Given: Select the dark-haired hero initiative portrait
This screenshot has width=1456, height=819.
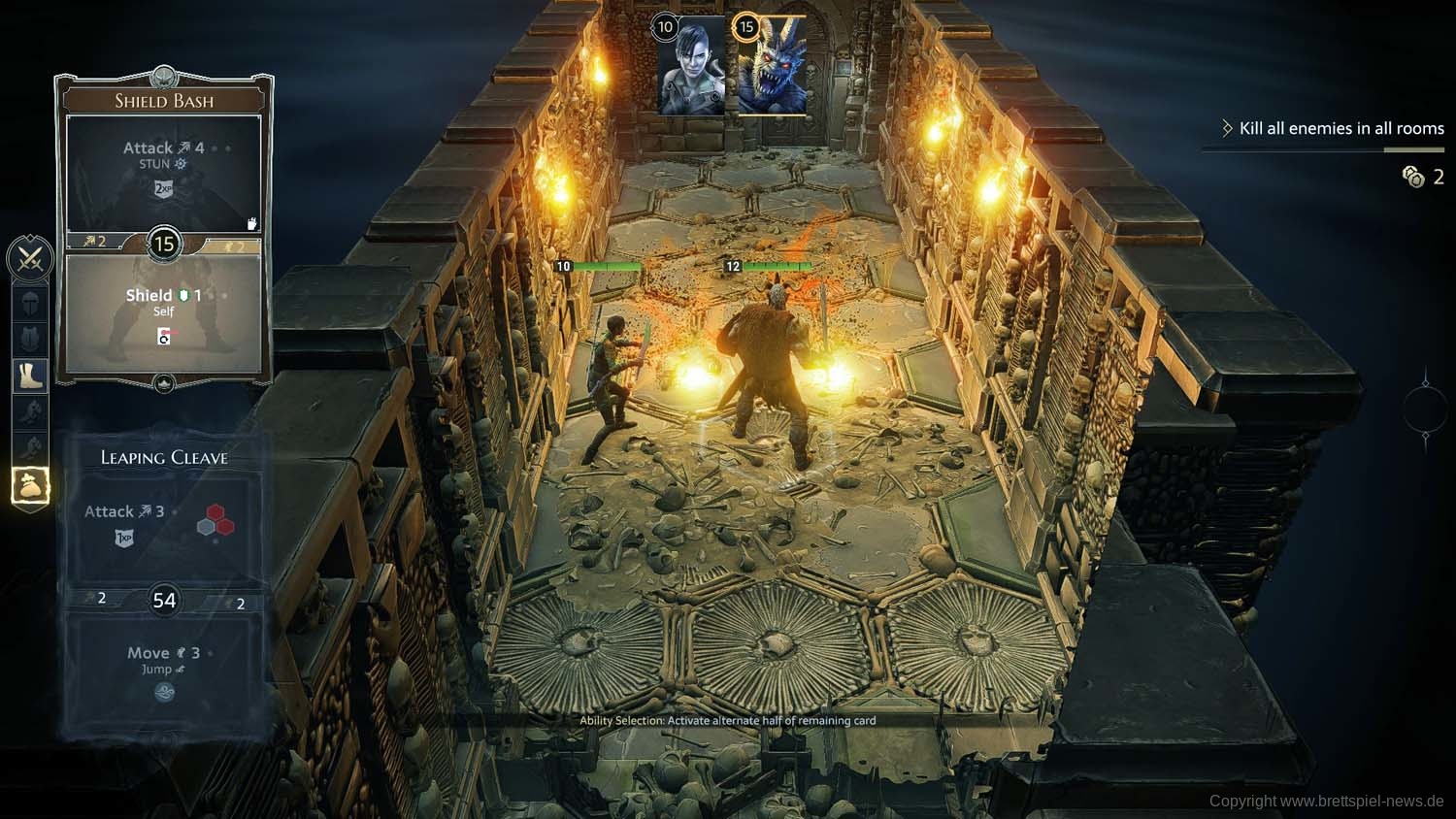Looking at the screenshot, I should click(691, 66).
